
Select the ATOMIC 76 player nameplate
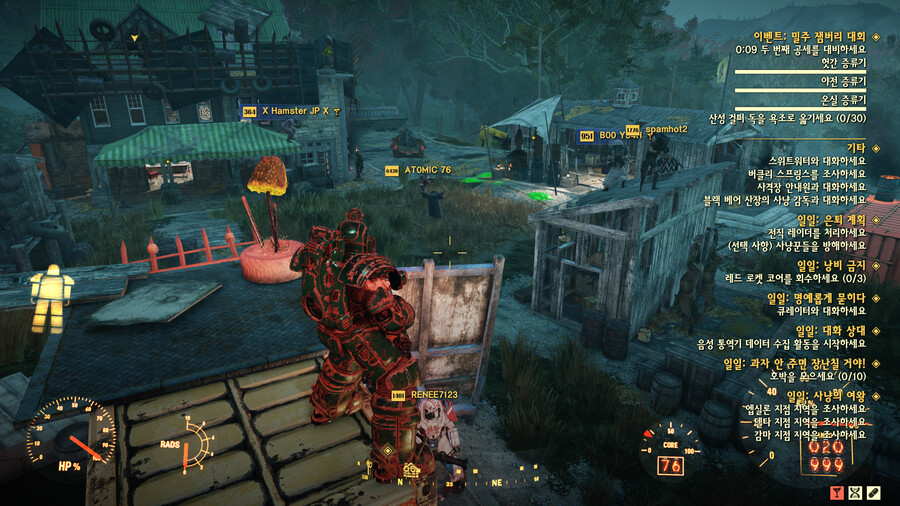click(427, 170)
